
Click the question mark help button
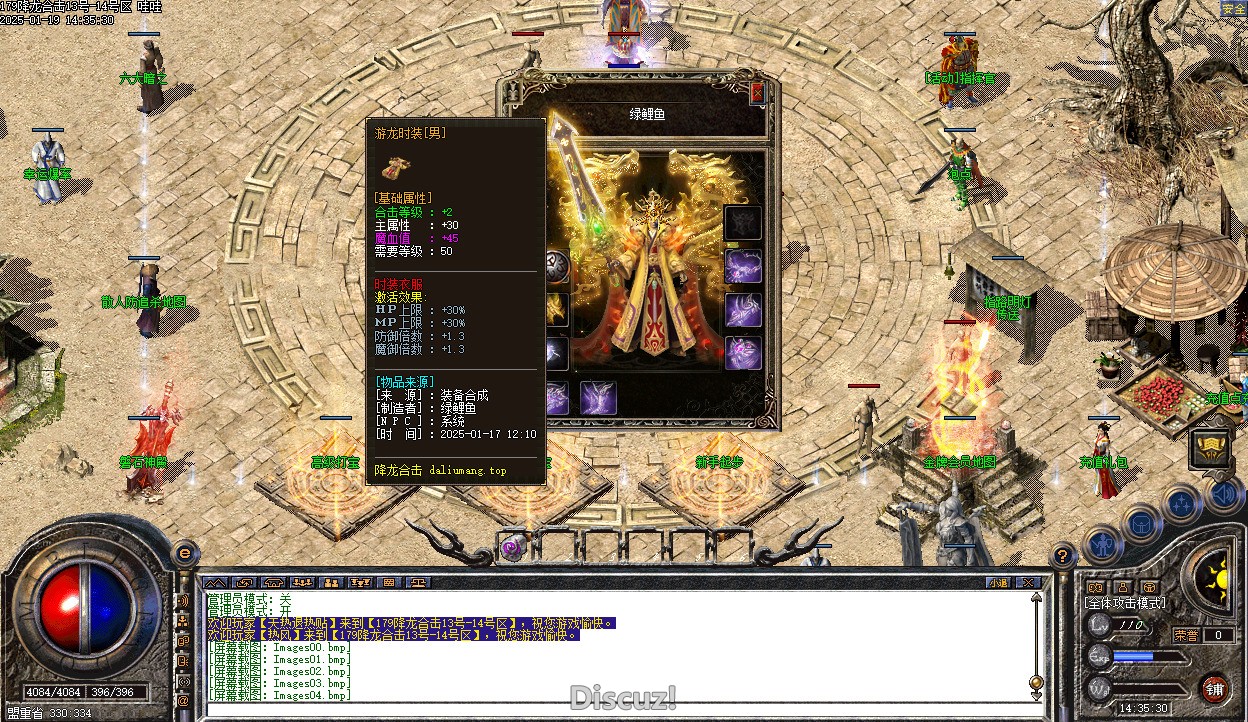[x=1063, y=556]
